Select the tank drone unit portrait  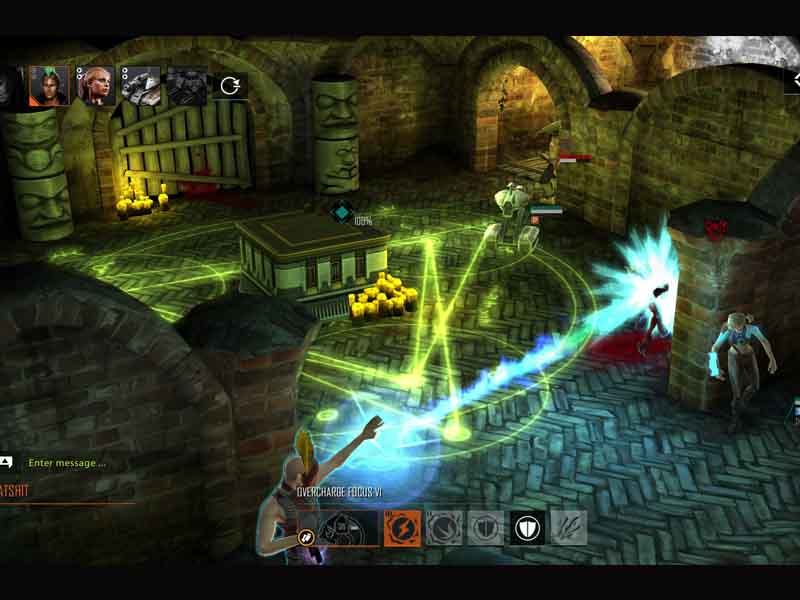[x=141, y=86]
